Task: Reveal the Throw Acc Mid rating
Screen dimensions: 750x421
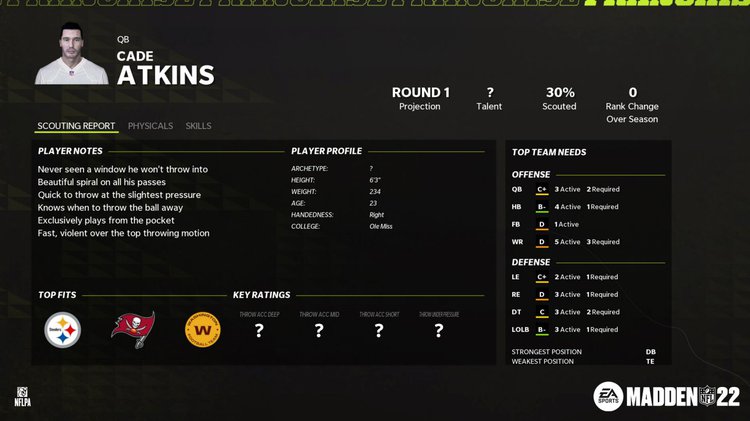Action: coord(319,330)
